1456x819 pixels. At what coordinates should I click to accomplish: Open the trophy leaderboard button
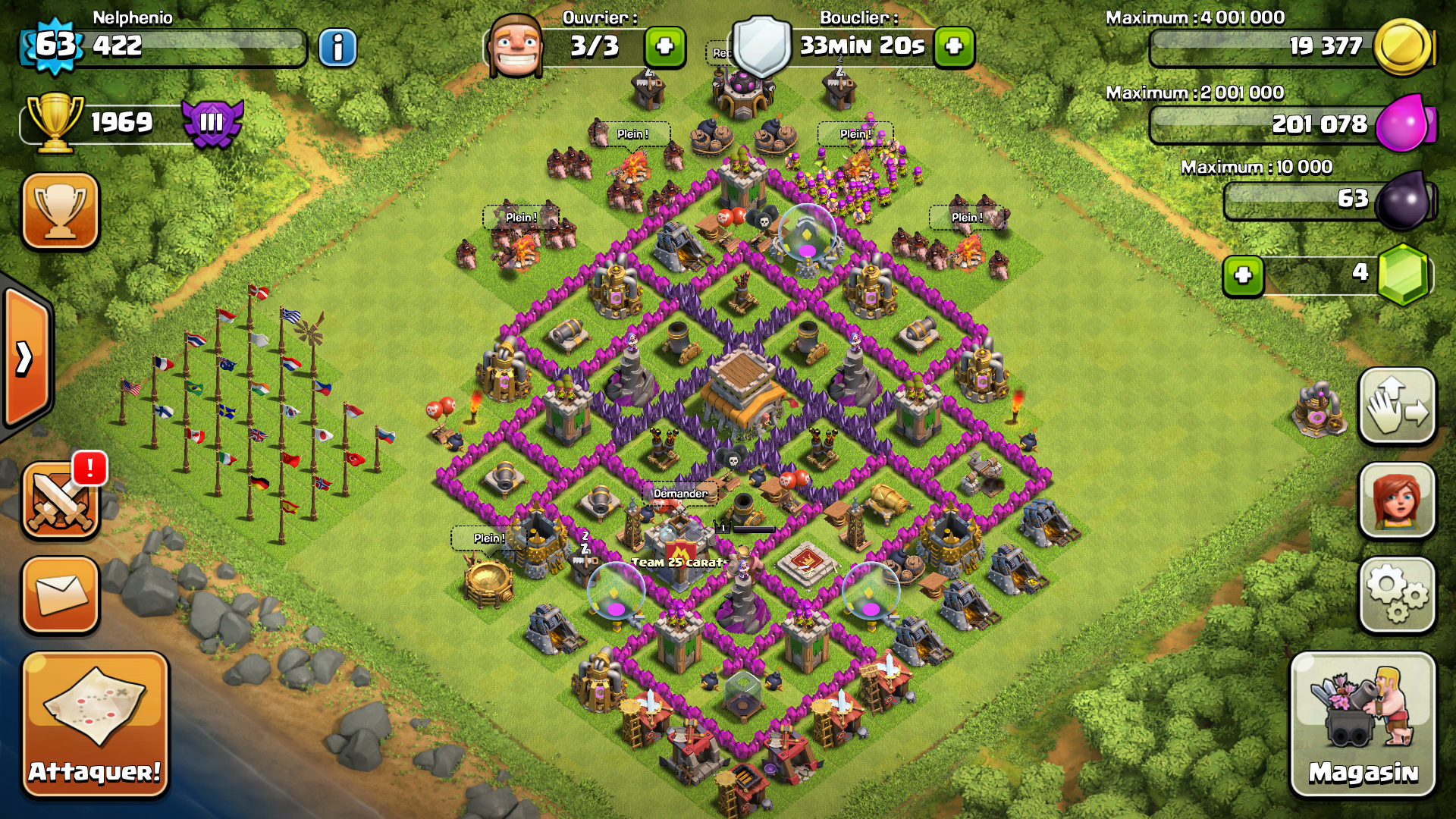(60, 211)
